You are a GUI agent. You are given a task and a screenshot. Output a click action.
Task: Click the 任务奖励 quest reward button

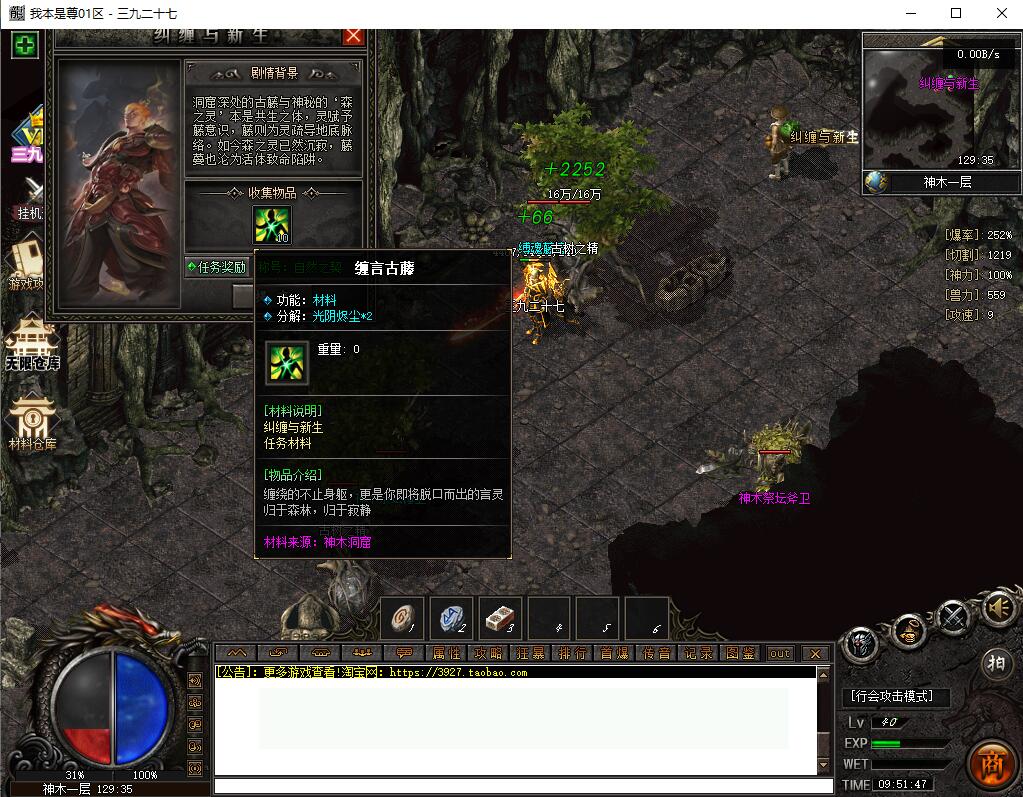[217, 267]
